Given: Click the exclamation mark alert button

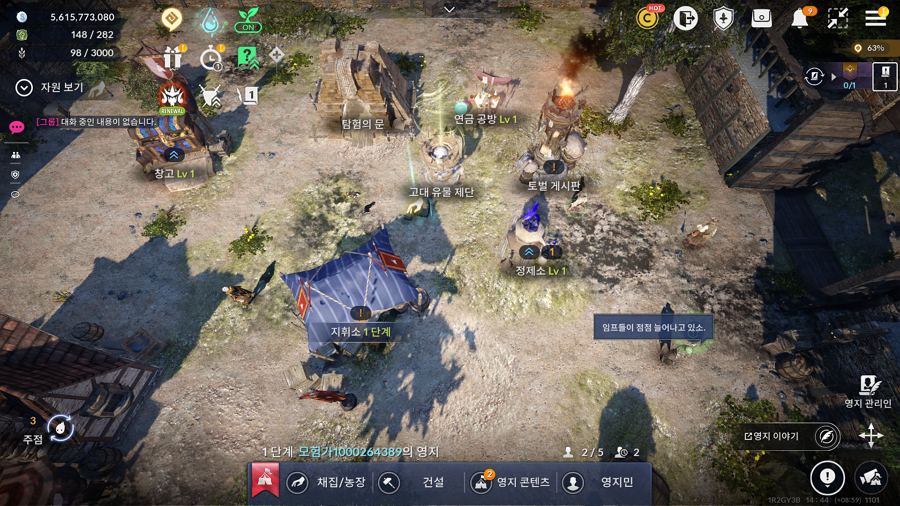Looking at the screenshot, I should (827, 478).
